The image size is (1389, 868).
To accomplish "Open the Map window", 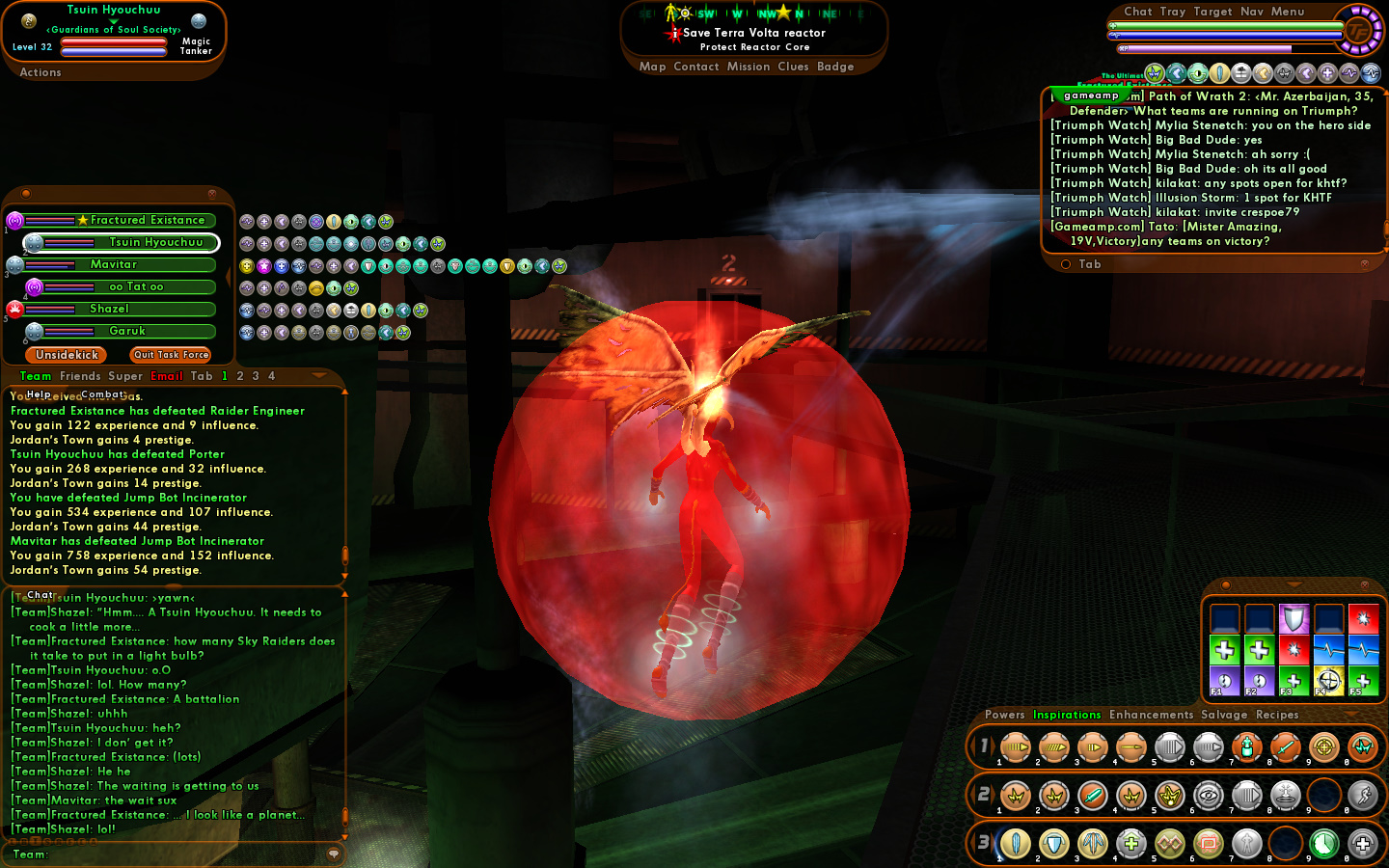I will pos(652,67).
